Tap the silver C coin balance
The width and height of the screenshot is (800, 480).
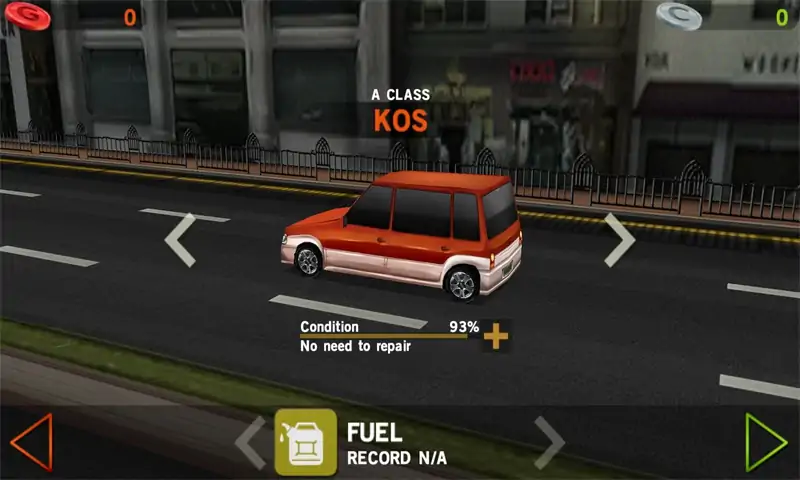pos(680,15)
